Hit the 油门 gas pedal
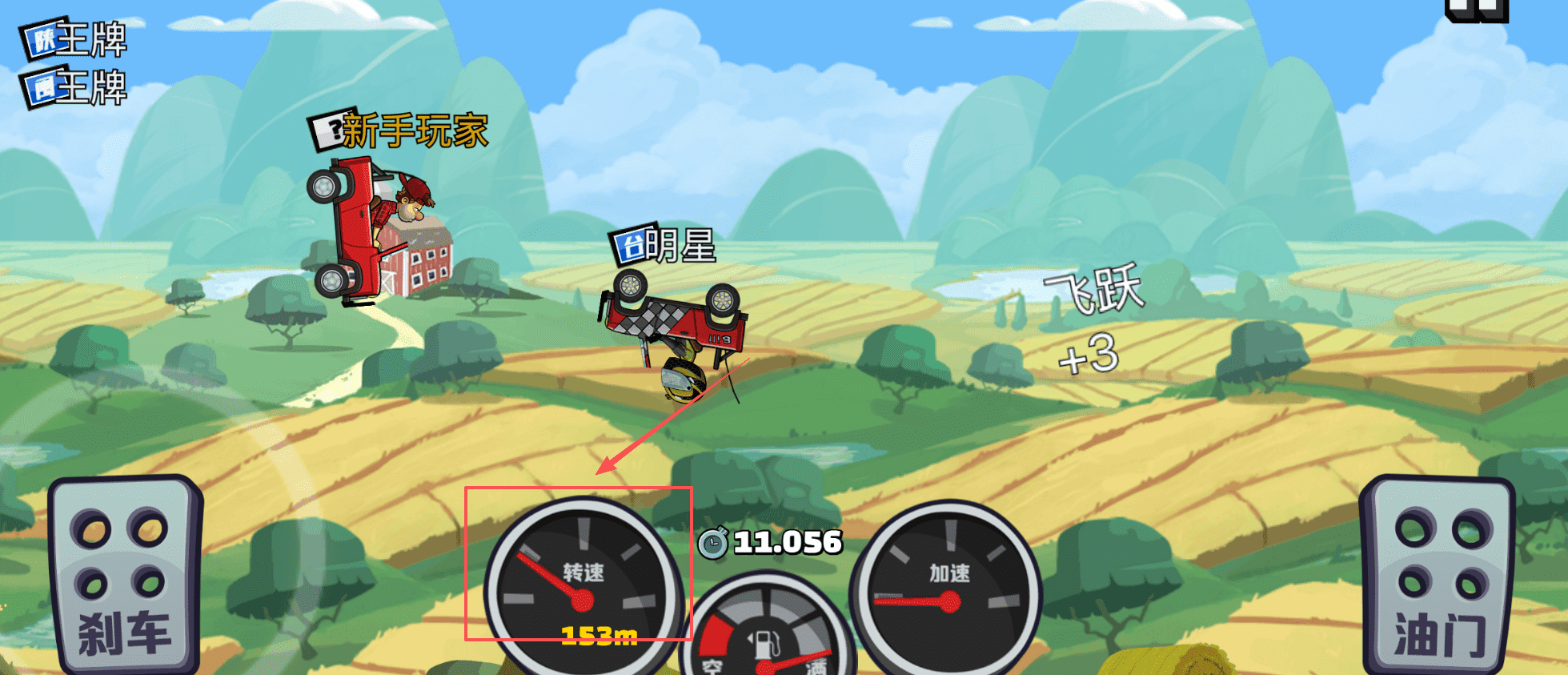 (1438, 575)
